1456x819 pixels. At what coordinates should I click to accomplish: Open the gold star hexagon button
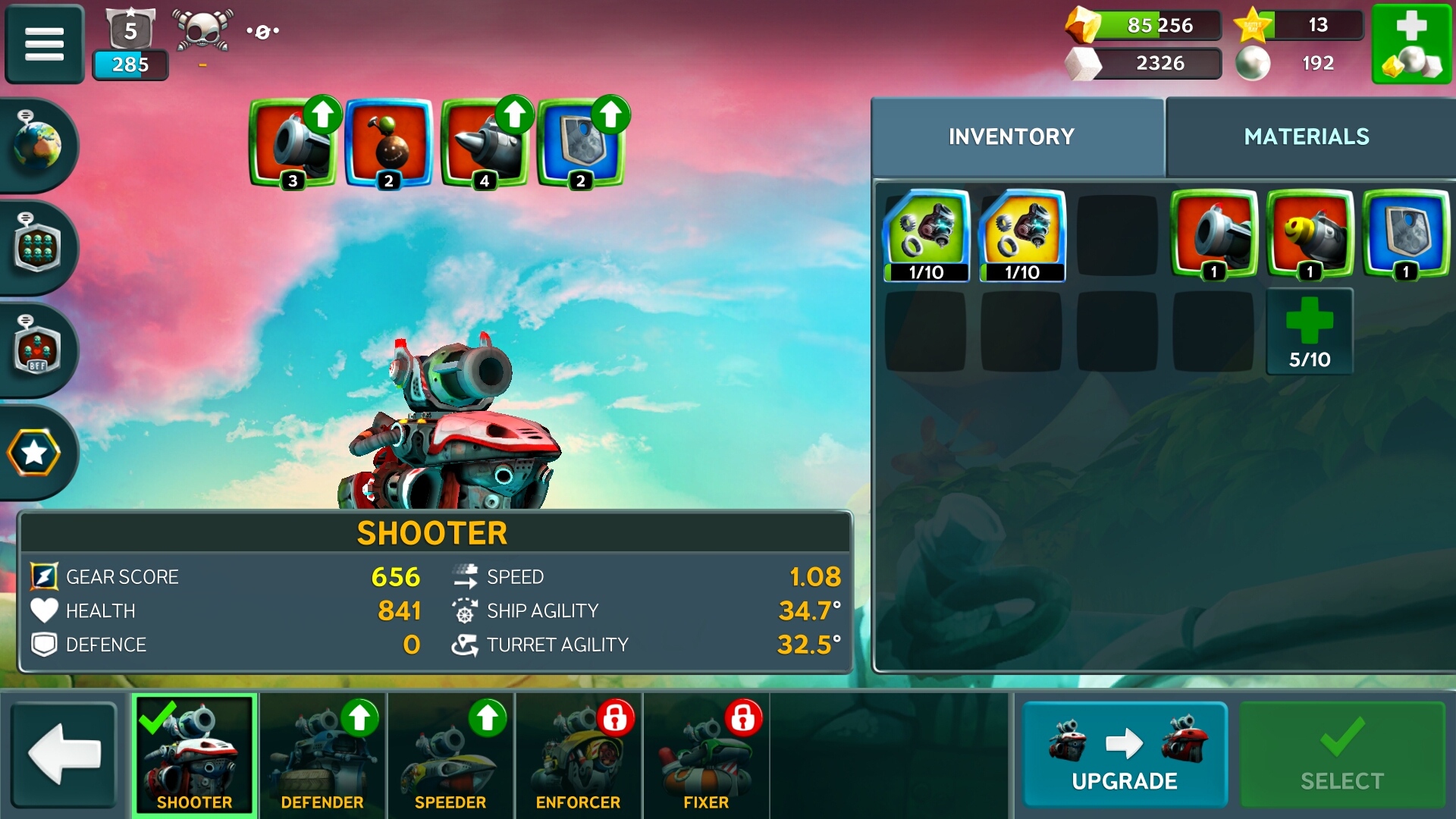[34, 453]
